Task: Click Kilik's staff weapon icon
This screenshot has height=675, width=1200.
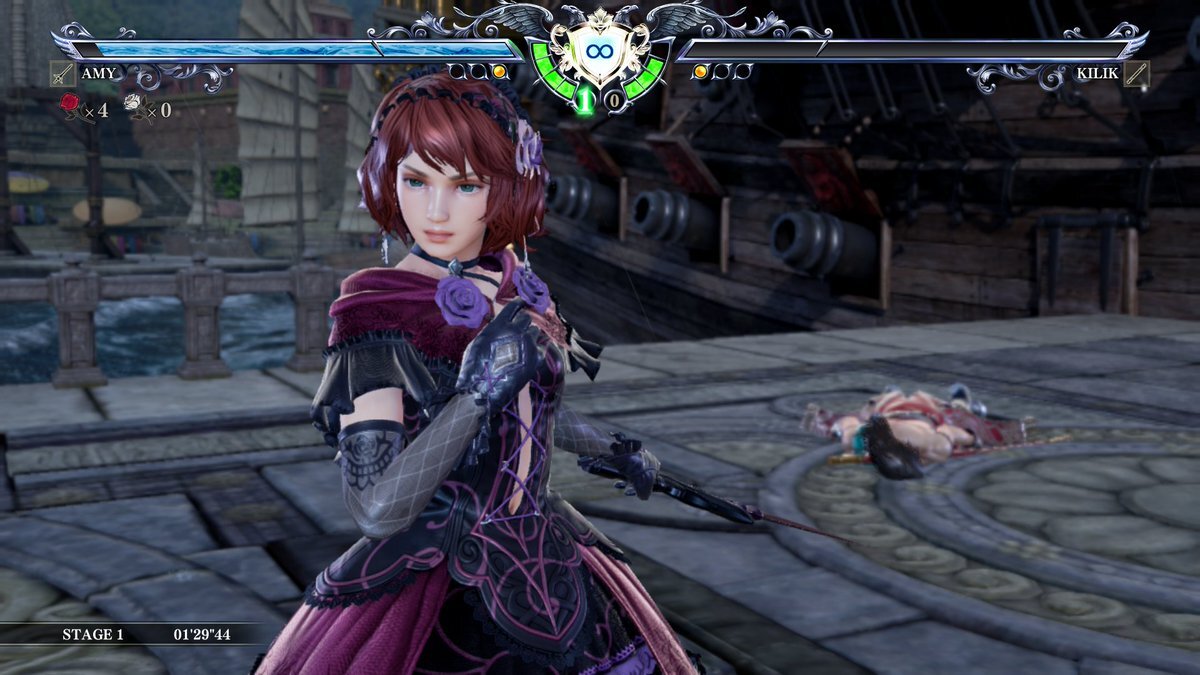Action: (1136, 73)
